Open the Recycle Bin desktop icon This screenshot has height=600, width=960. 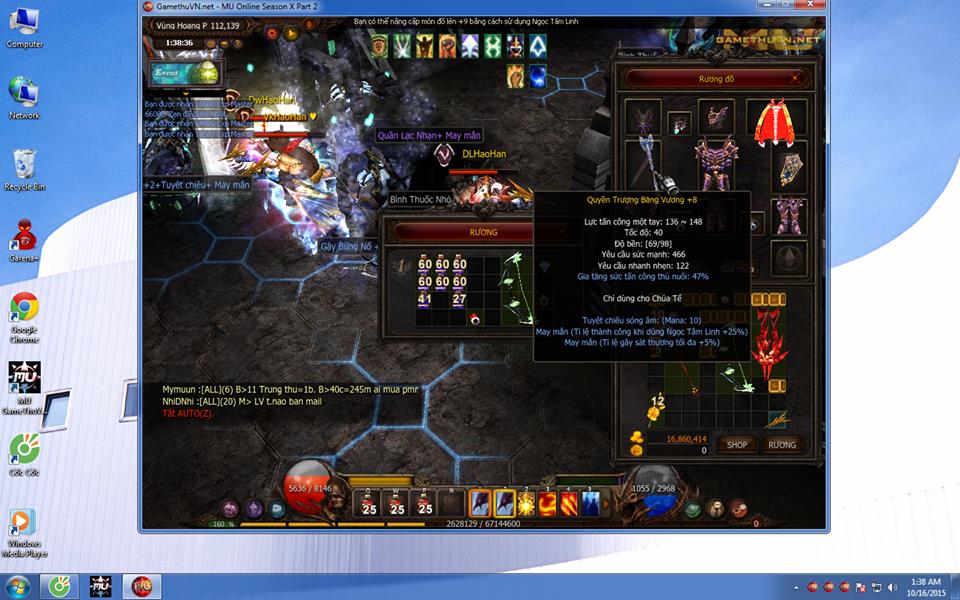pyautogui.click(x=24, y=166)
